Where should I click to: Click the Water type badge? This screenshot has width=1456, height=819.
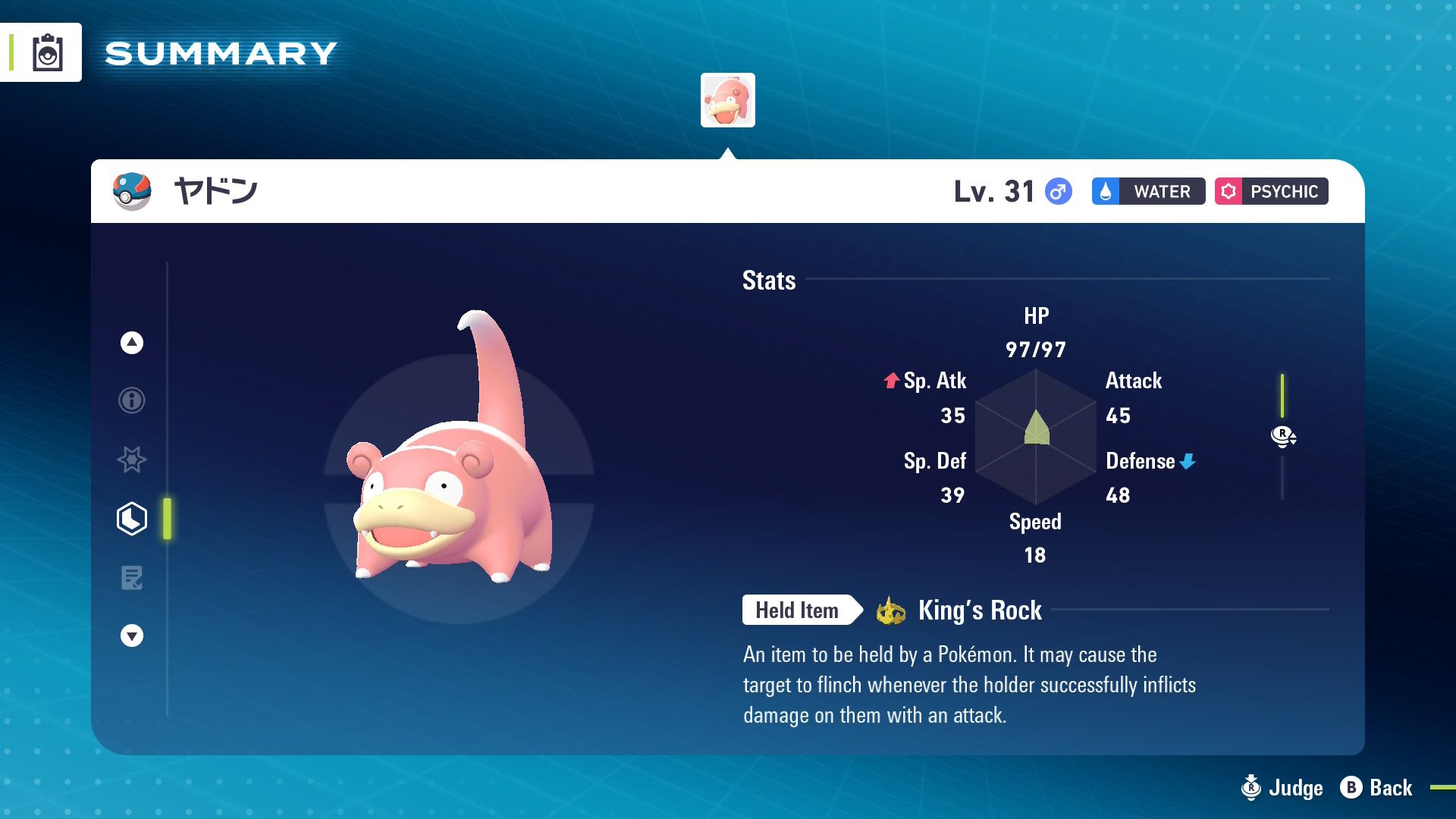[x=1148, y=191]
